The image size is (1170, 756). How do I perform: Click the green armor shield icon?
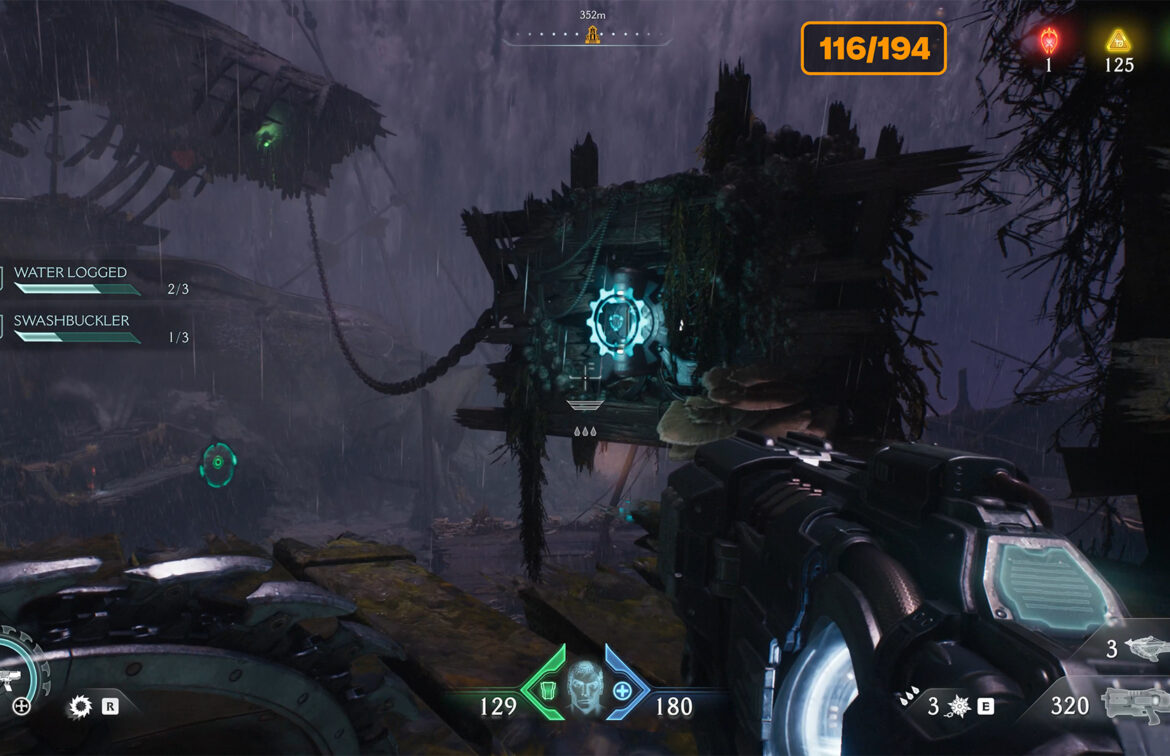tap(547, 692)
